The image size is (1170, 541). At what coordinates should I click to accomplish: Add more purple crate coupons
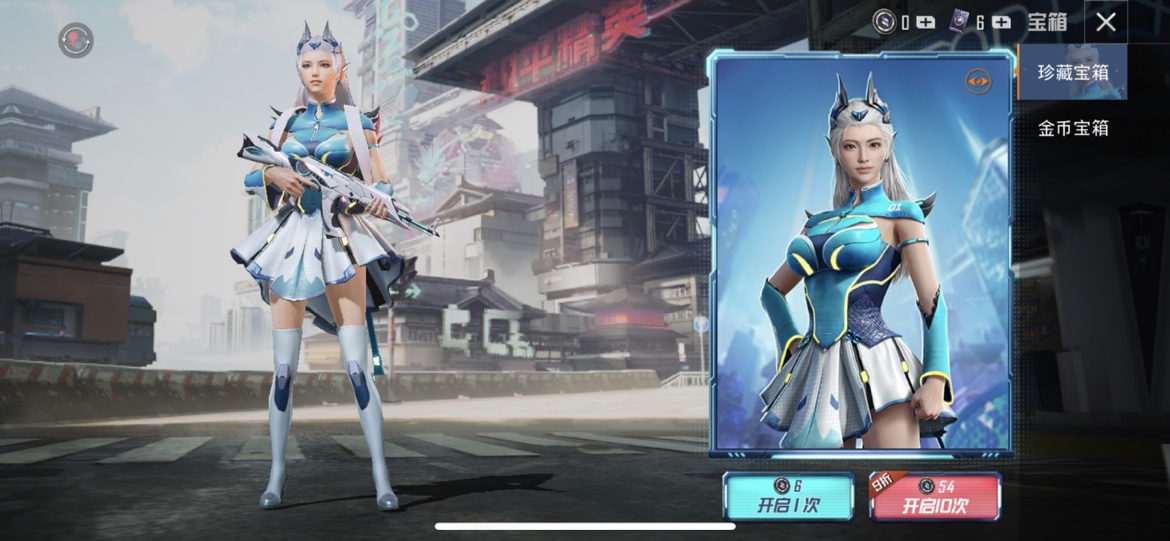pyautogui.click(x=1001, y=22)
